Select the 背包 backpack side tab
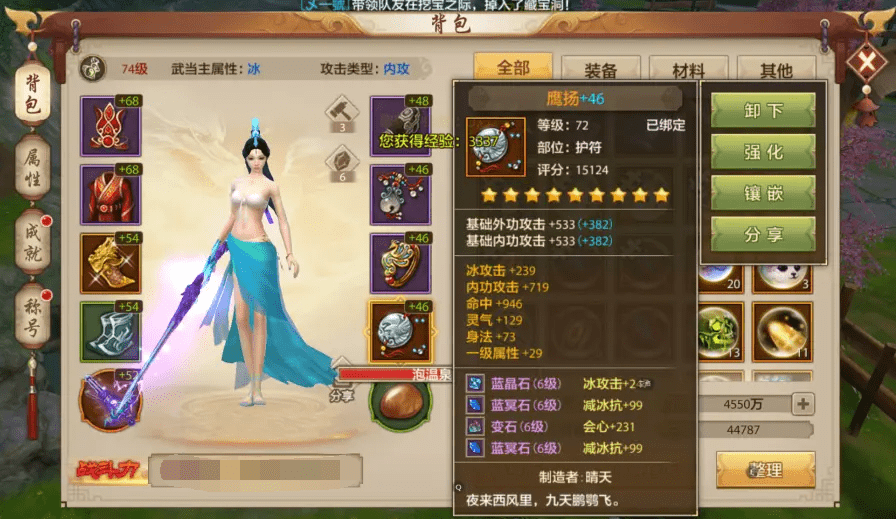This screenshot has height=519, width=896. [x=32, y=92]
